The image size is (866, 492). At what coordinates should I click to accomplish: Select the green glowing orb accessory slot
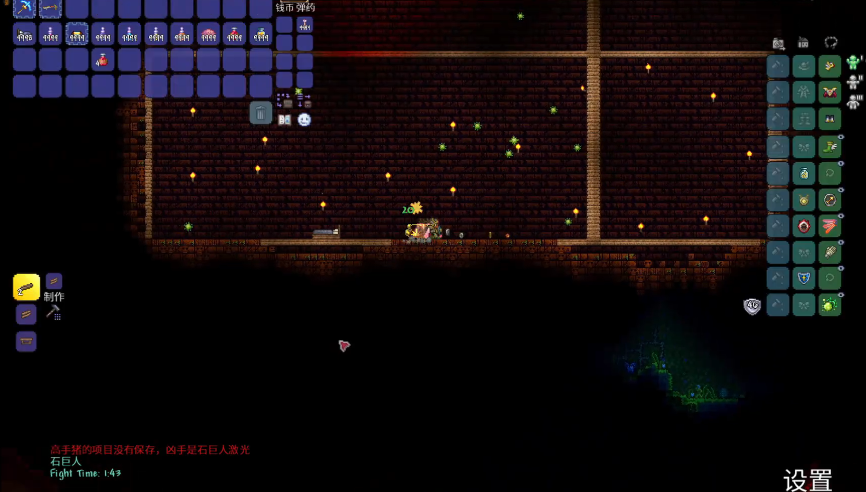(x=829, y=305)
